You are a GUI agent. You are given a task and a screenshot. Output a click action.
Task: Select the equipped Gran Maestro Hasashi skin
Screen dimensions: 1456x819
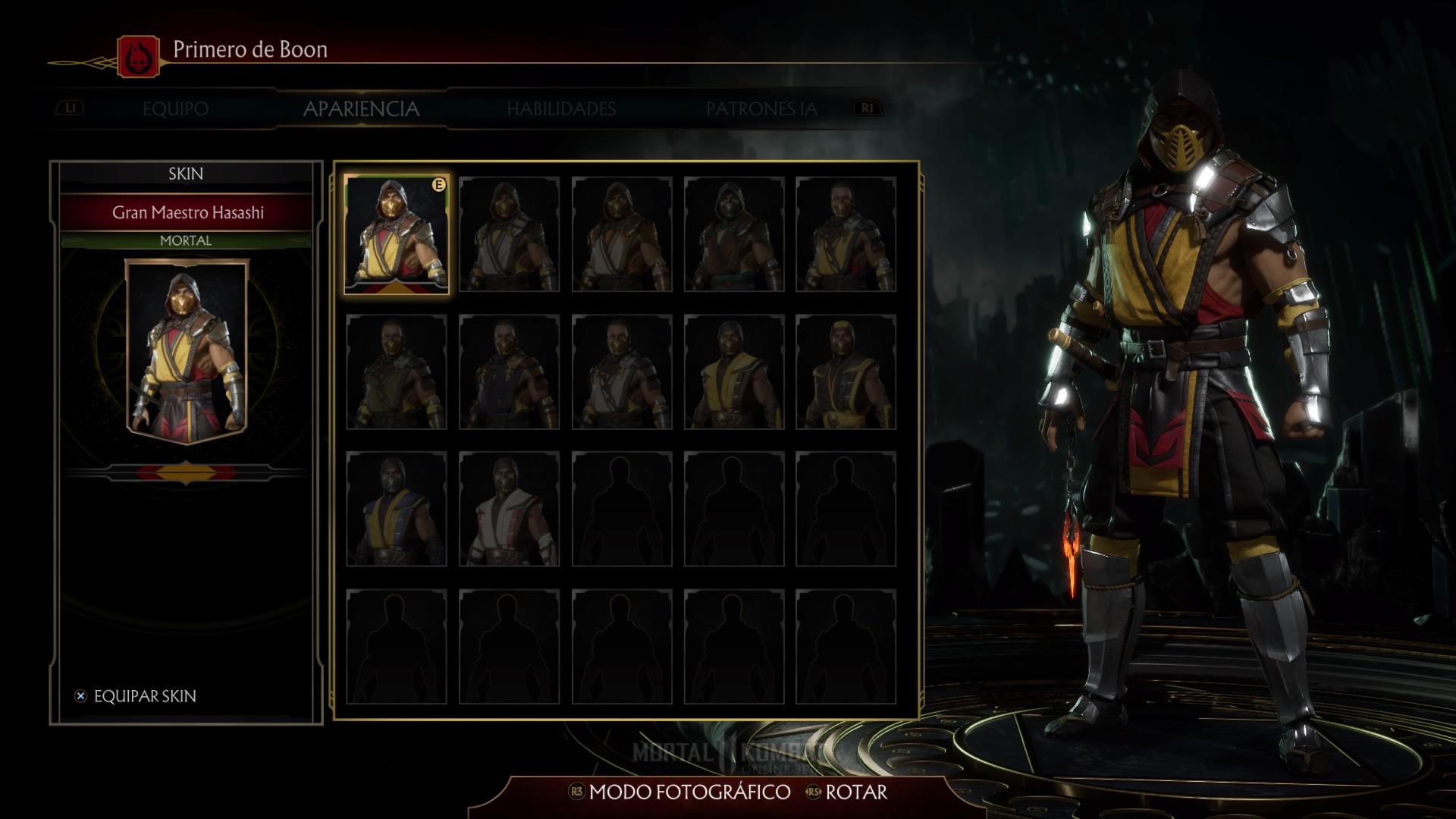click(397, 234)
